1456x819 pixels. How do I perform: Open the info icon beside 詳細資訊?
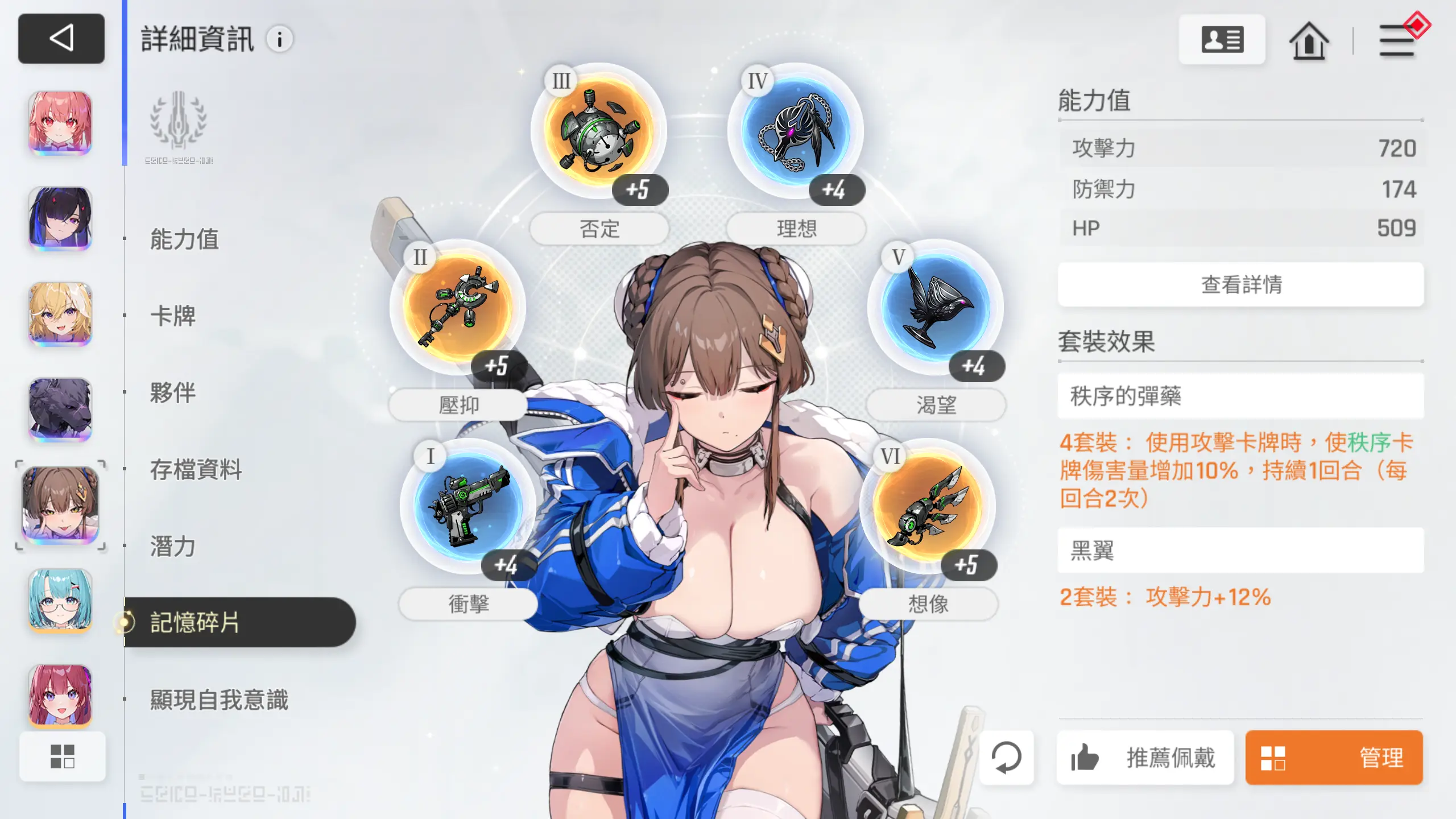point(279,39)
